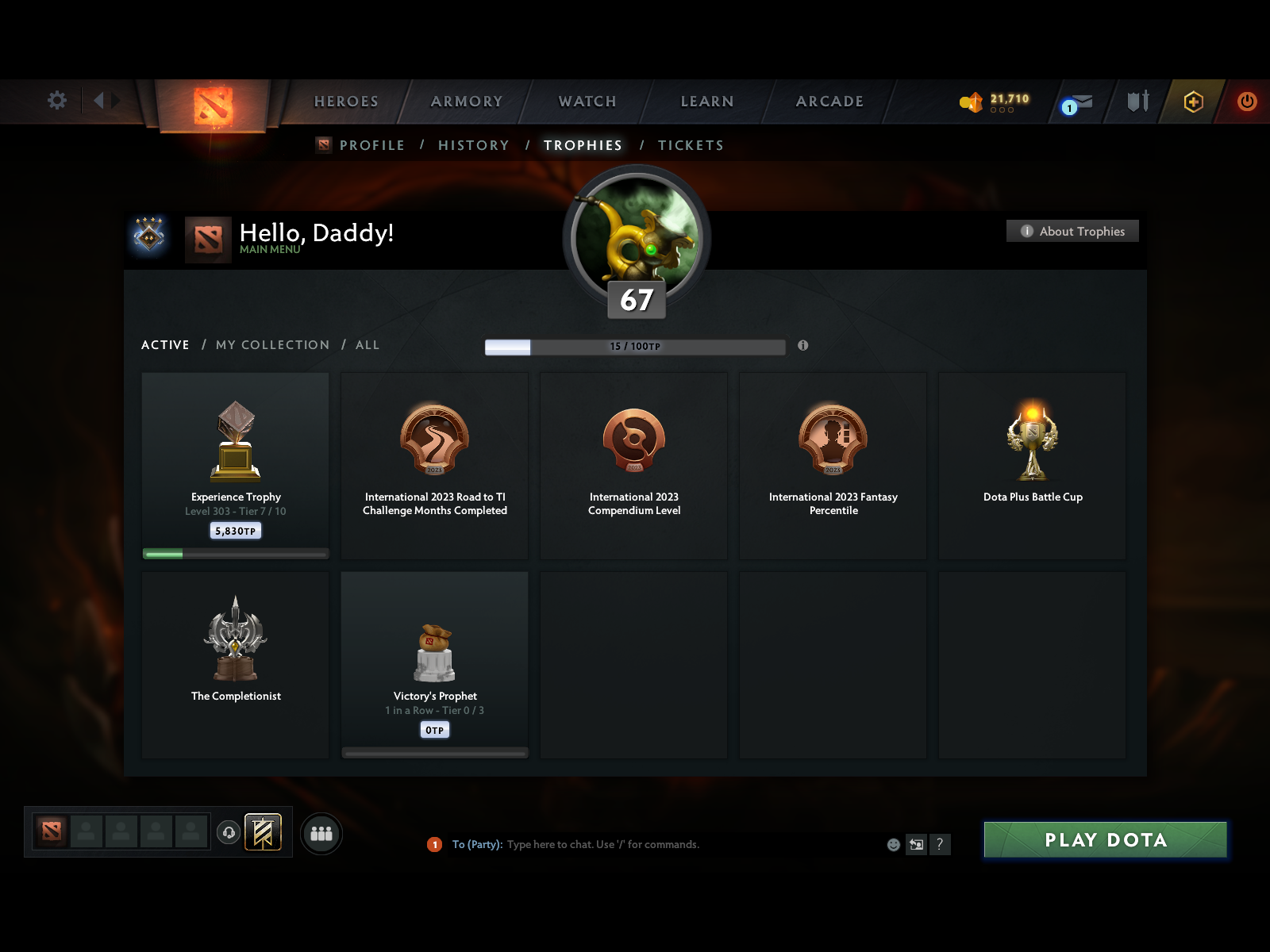
Task: Select The Completionist trophy
Action: point(235,665)
